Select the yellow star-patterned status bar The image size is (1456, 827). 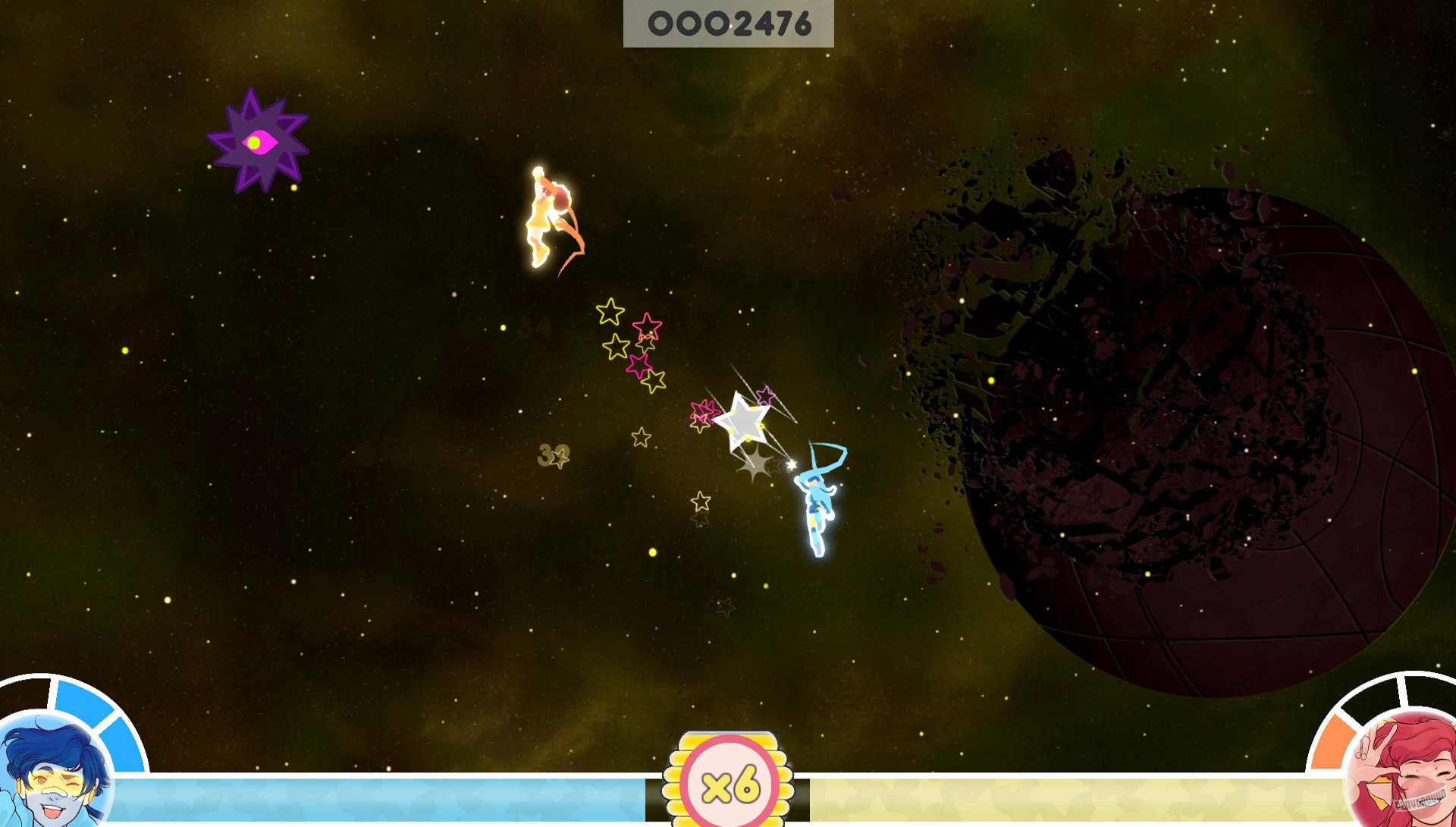pos(1062,796)
